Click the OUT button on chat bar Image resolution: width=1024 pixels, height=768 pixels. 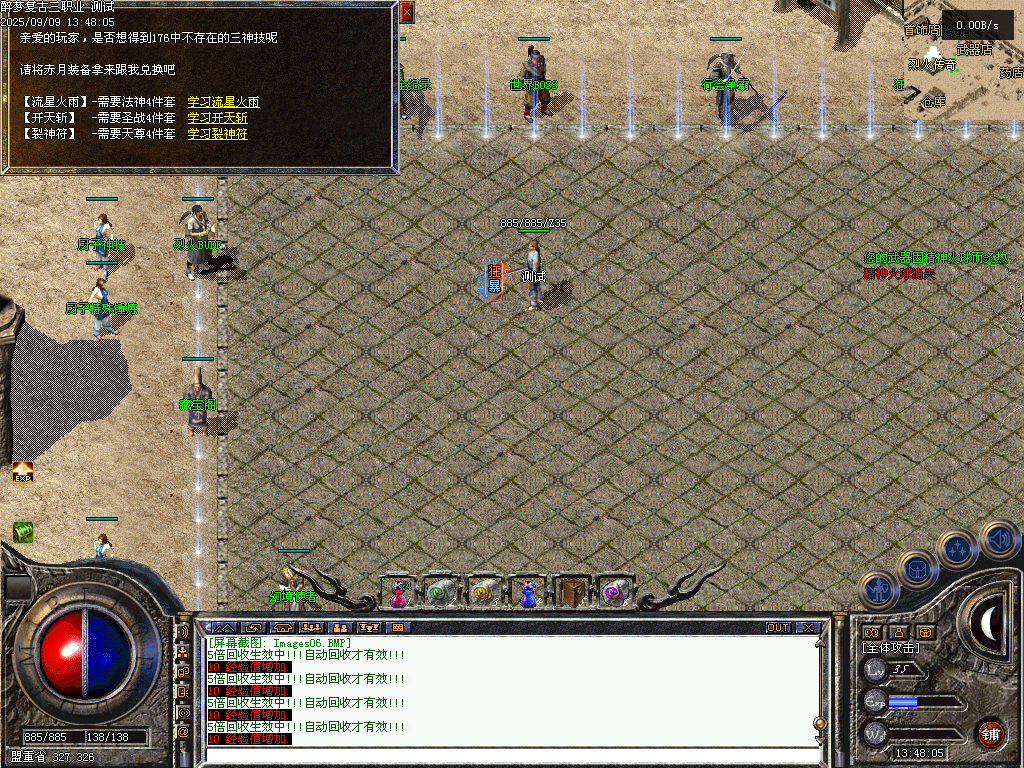[x=778, y=628]
